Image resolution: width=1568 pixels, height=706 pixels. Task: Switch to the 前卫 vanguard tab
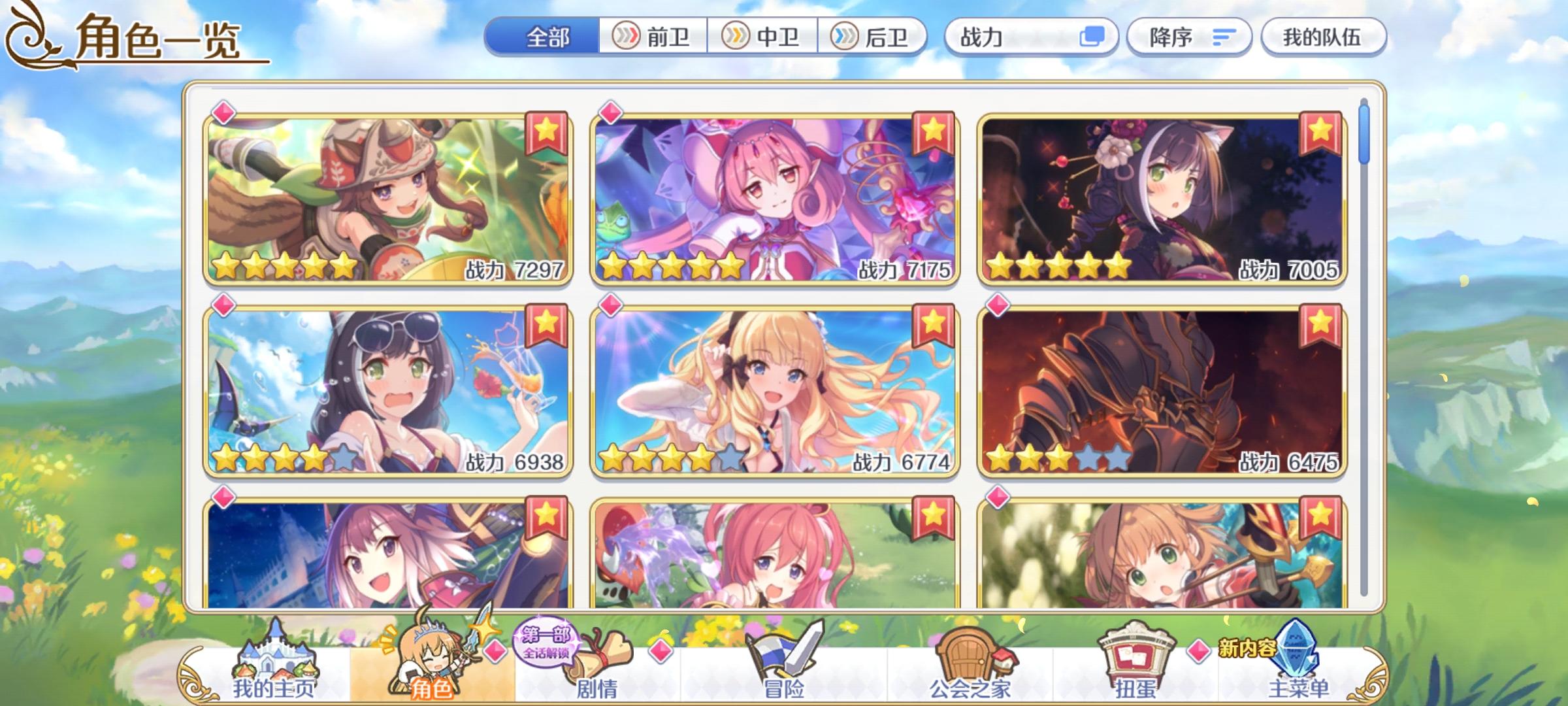pyautogui.click(x=653, y=37)
